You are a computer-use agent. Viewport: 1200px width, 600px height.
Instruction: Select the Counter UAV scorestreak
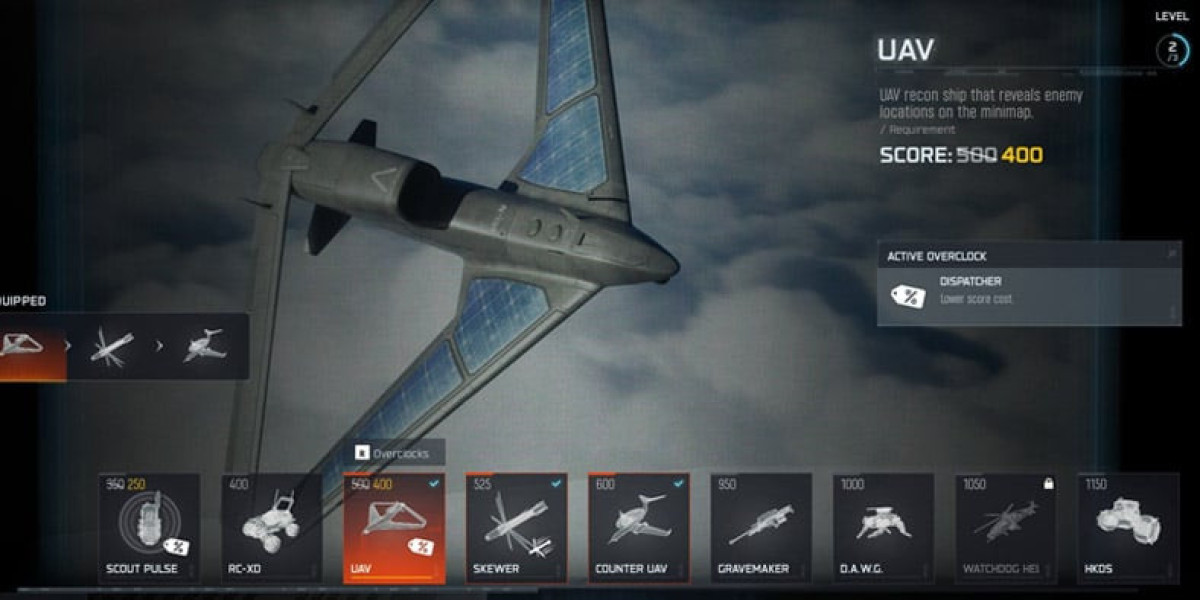point(638,528)
